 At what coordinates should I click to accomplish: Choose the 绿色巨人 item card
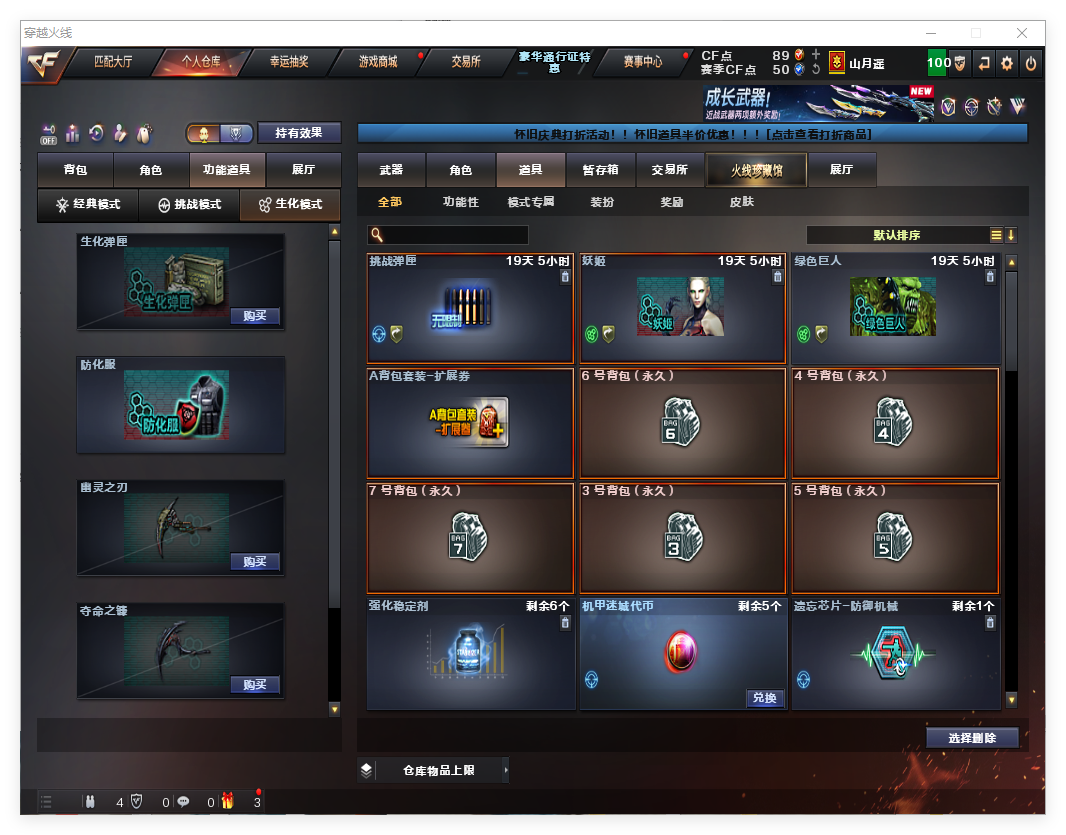pyautogui.click(x=894, y=308)
